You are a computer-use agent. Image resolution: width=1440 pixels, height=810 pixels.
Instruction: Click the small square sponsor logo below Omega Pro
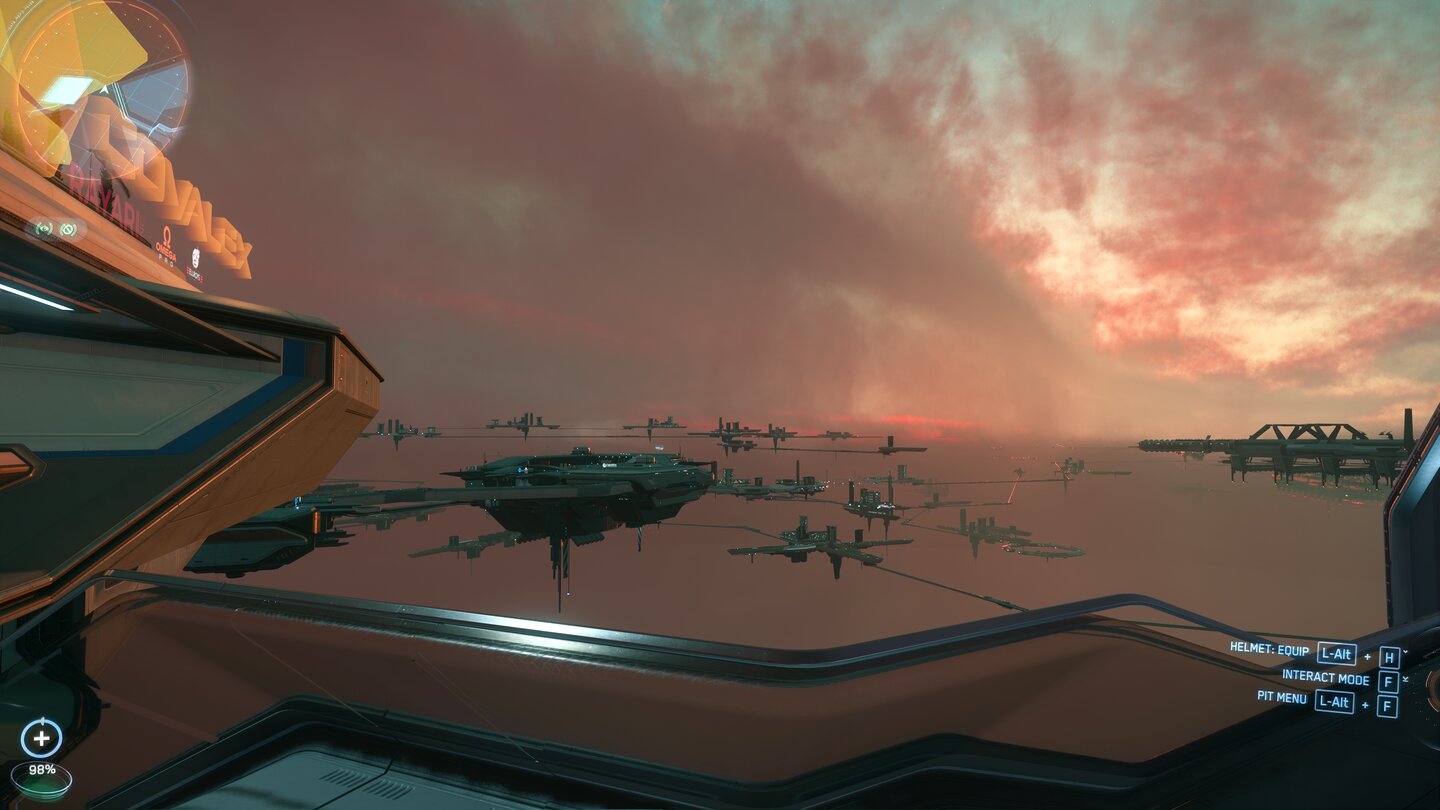click(x=196, y=258)
